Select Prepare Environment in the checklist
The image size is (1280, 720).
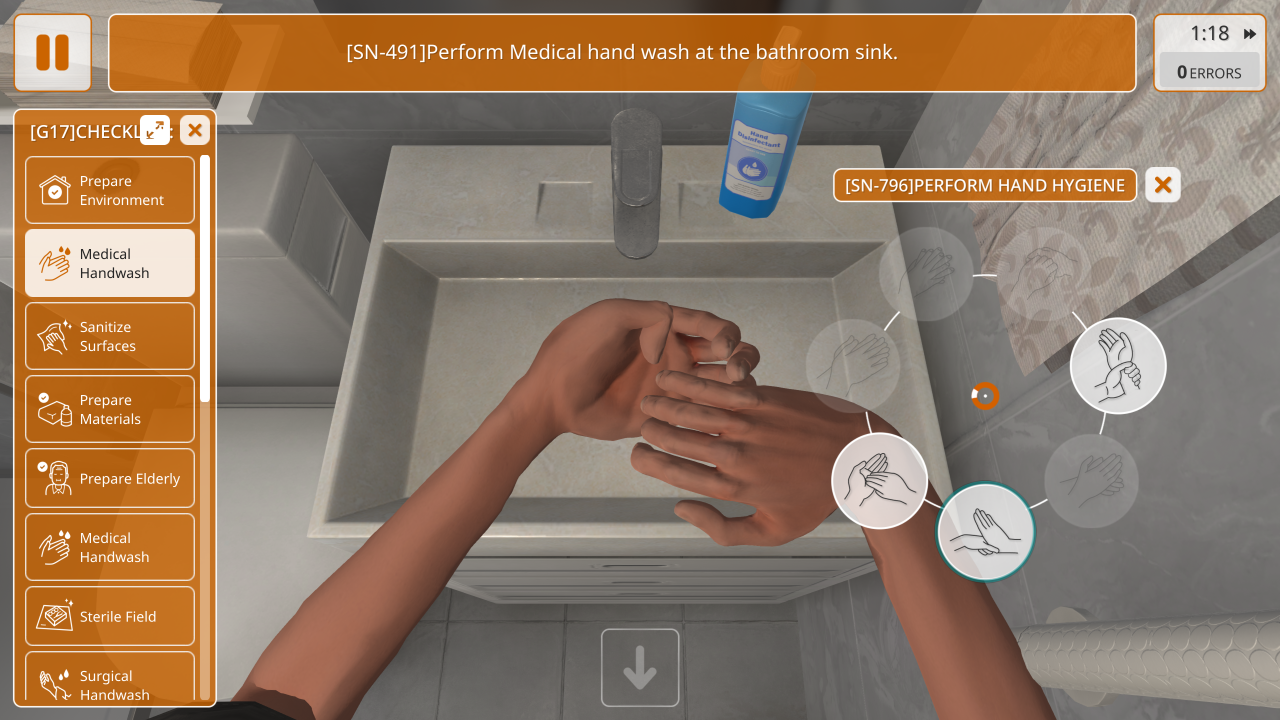[x=110, y=190]
